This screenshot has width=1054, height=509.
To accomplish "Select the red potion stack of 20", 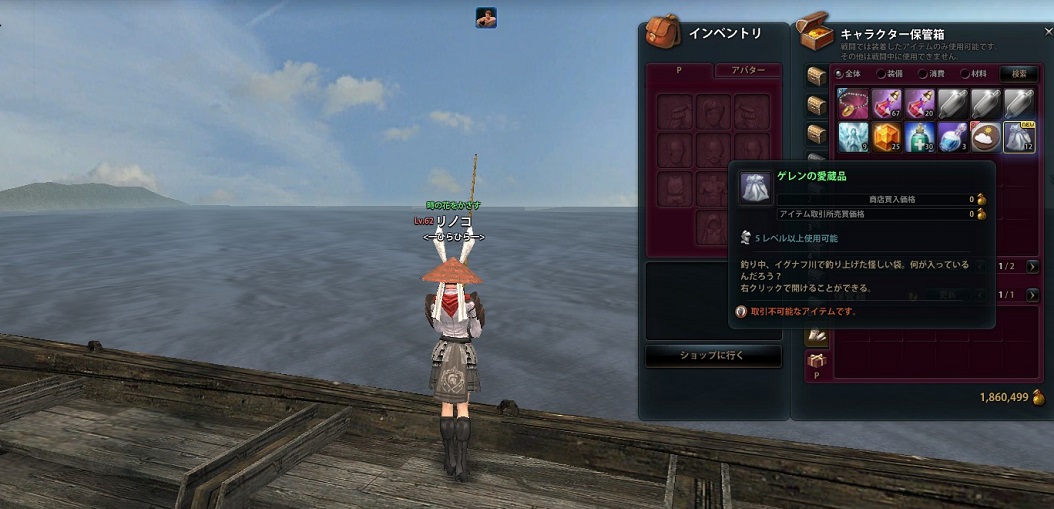I will click(x=919, y=104).
